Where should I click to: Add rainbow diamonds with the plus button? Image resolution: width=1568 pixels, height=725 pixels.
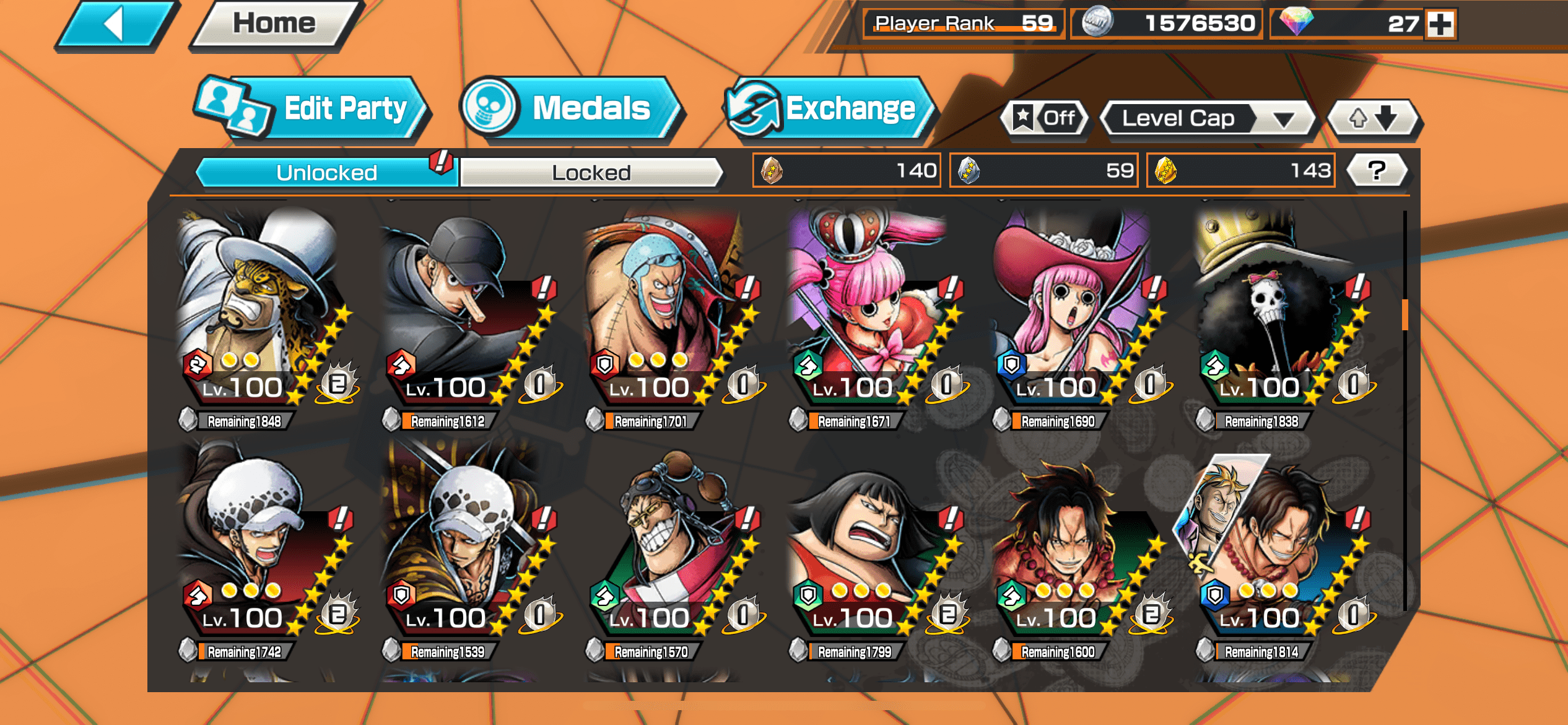coord(1441,24)
